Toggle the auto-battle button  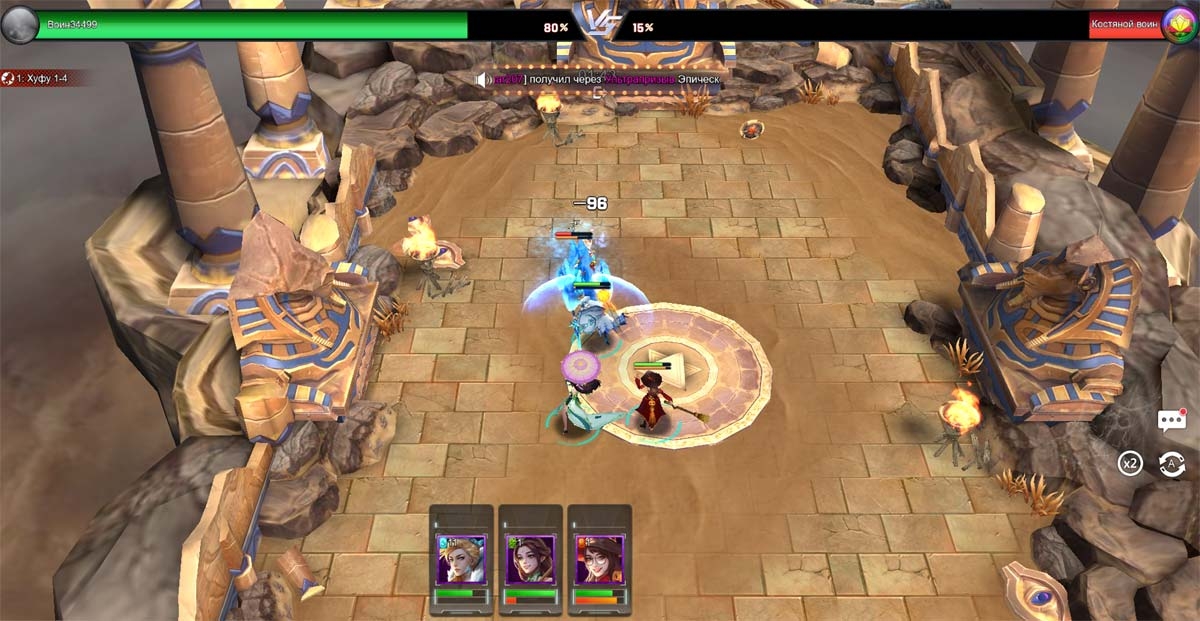click(x=1171, y=464)
